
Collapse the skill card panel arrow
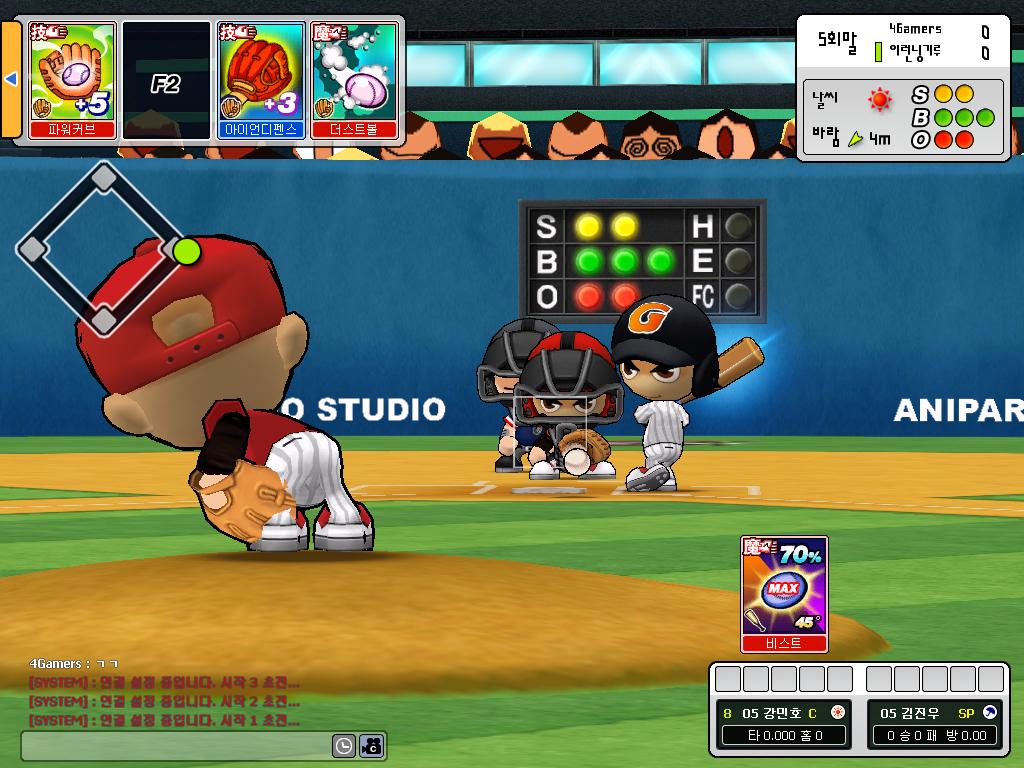pos(12,79)
